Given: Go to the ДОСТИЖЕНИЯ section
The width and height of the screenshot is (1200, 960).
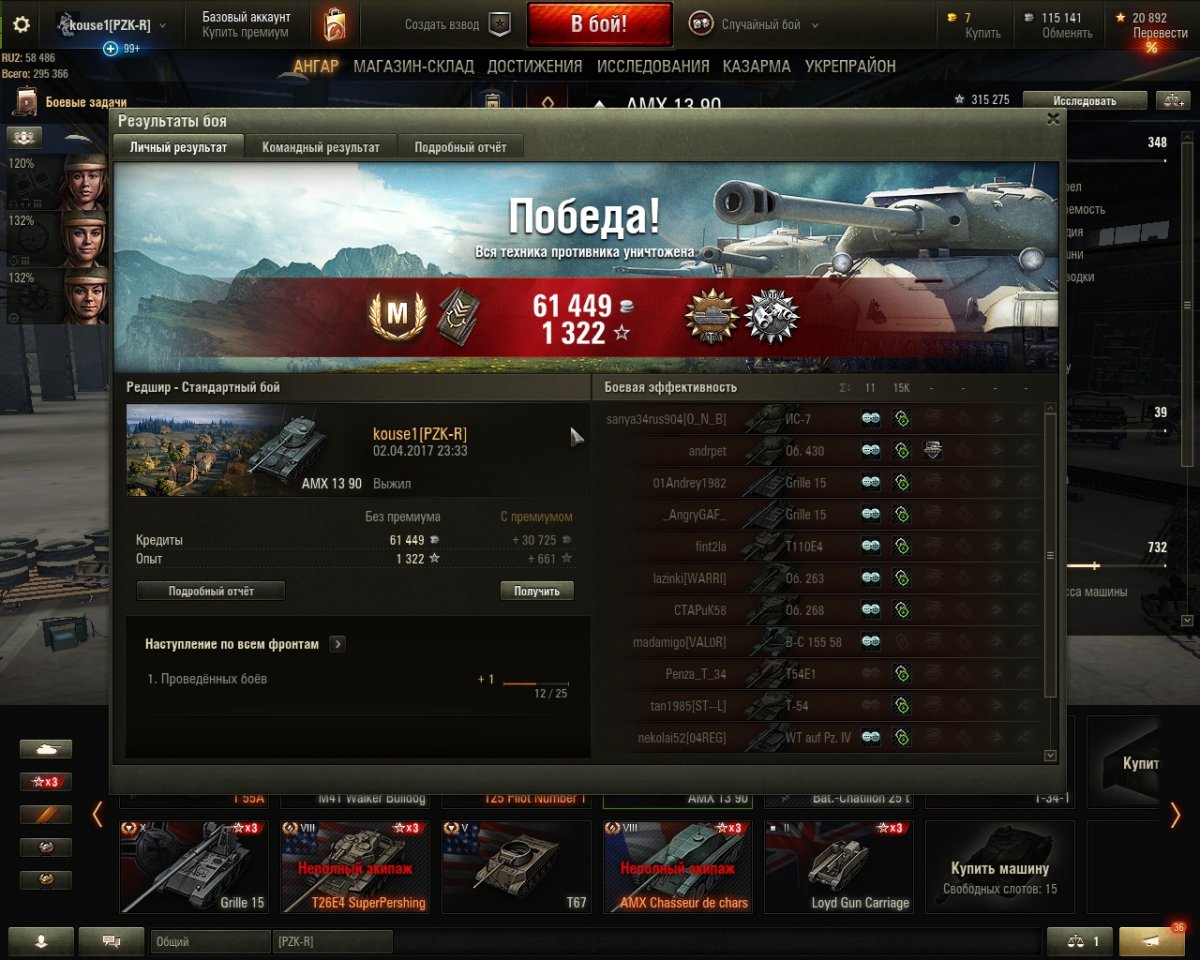Looking at the screenshot, I should [x=534, y=66].
